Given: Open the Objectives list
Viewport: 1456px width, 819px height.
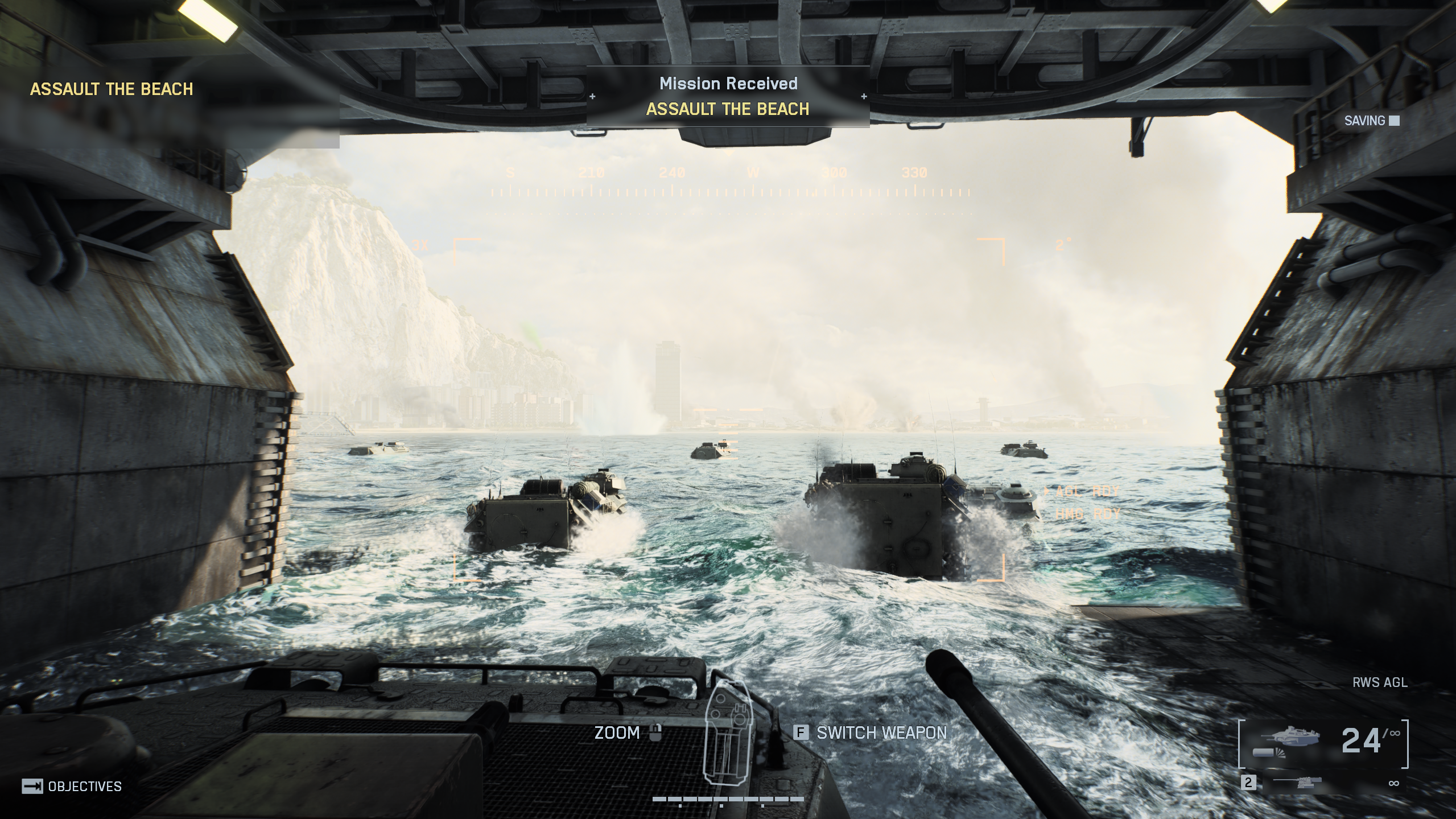Looking at the screenshot, I should 72,787.
